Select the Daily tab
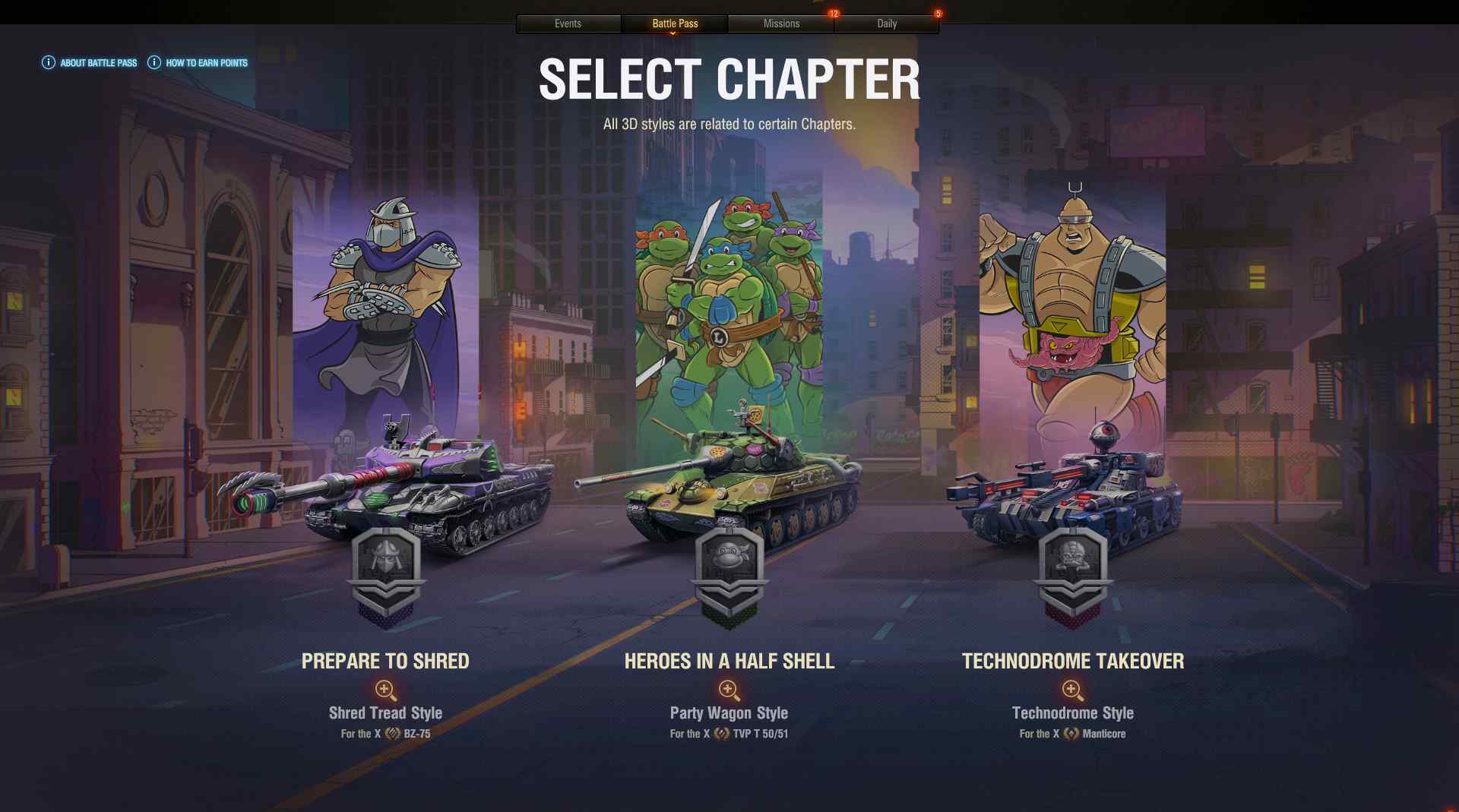1459x812 pixels. point(887,24)
